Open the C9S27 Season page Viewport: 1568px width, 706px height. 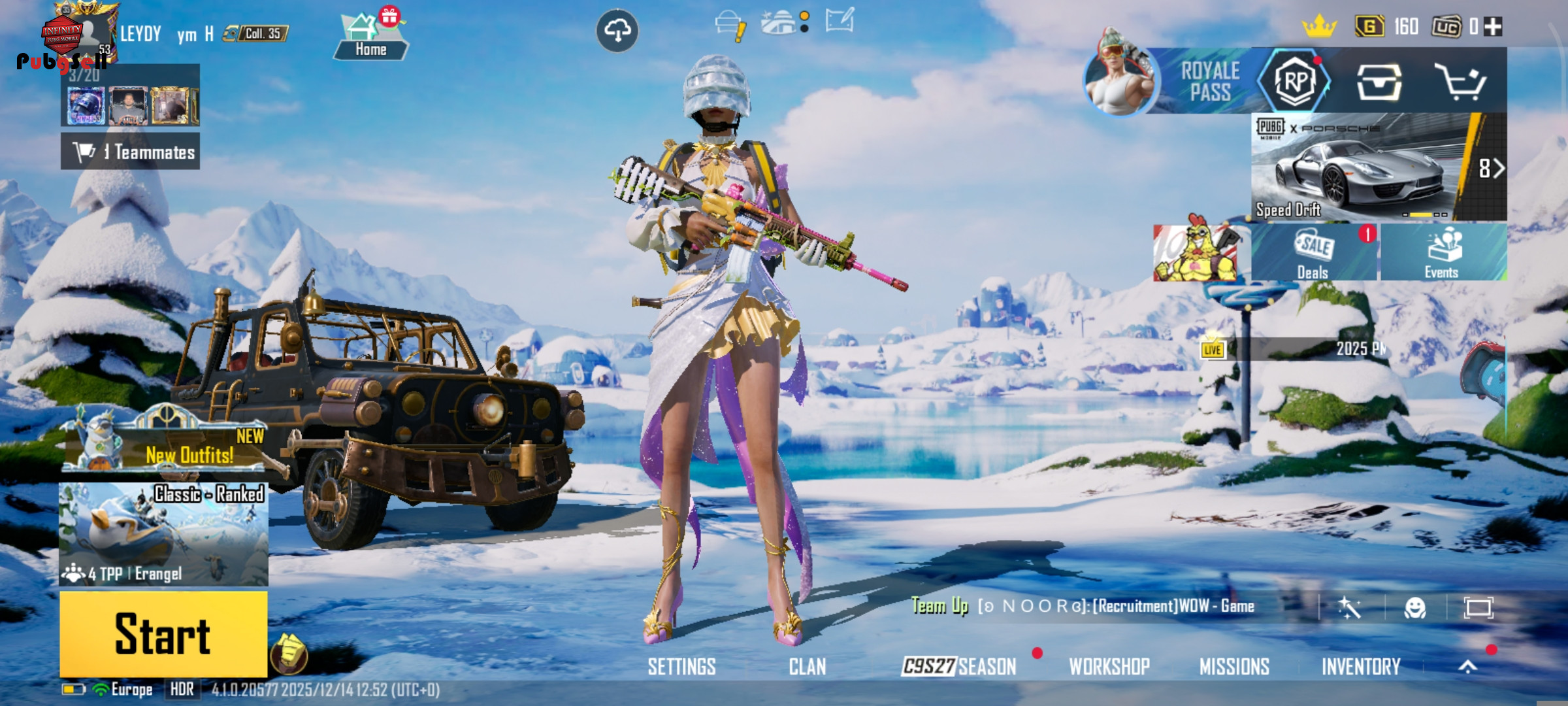[958, 666]
